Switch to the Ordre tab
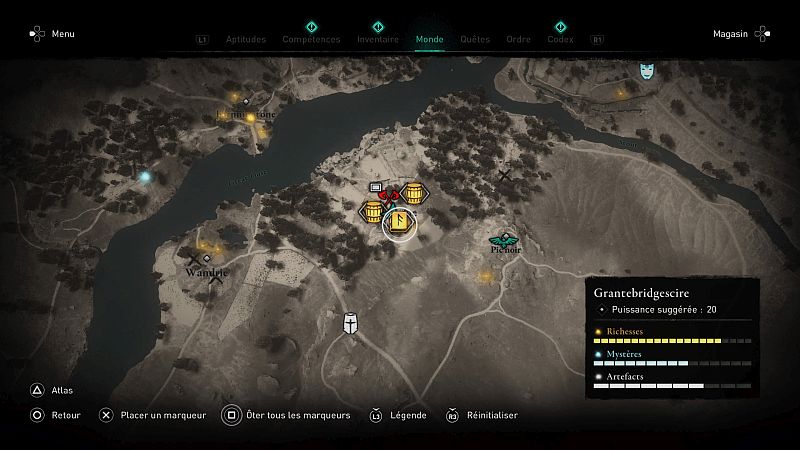Screen dimensions: 800x450 click(518, 40)
